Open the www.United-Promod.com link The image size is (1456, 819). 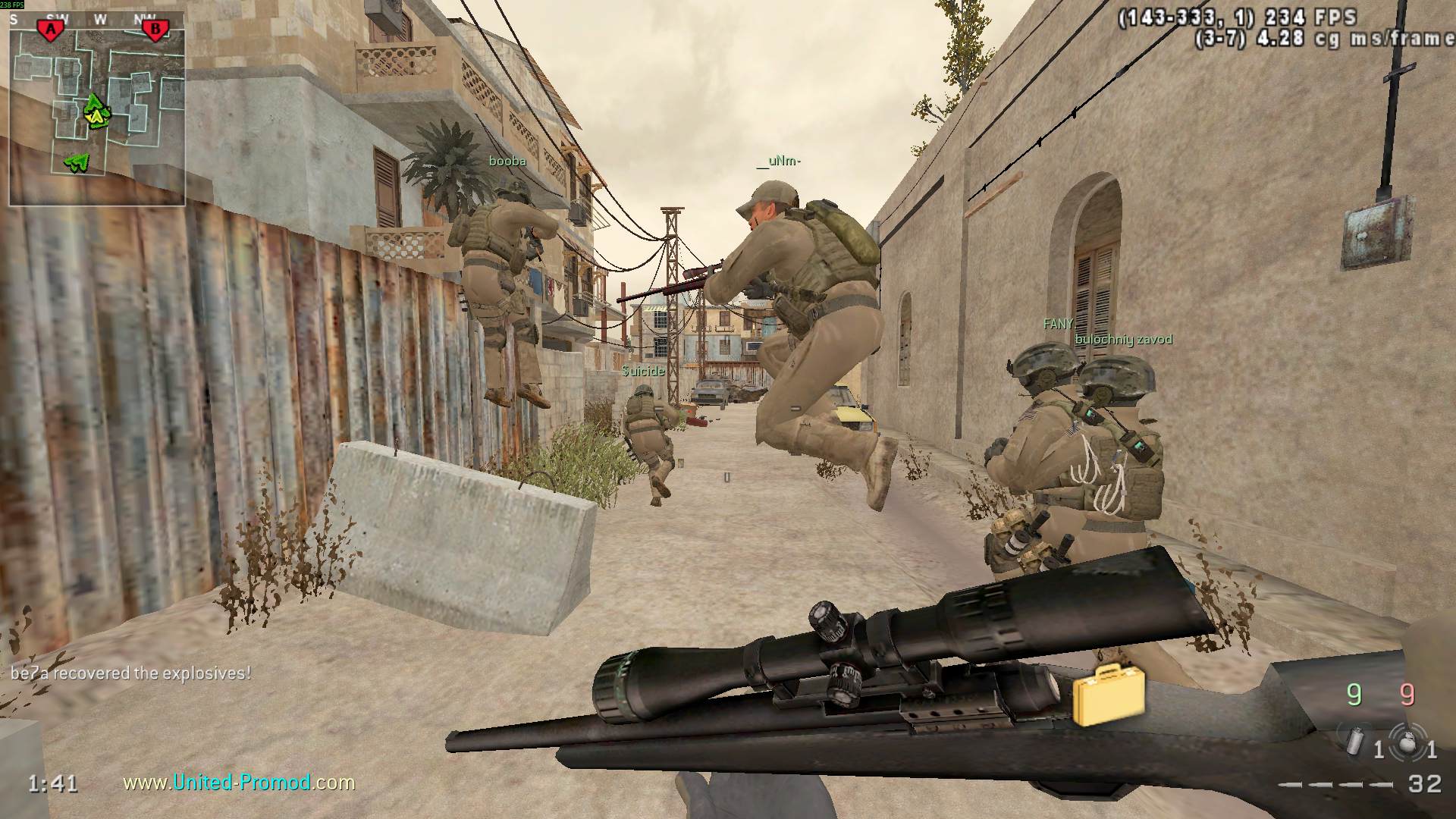(x=239, y=782)
